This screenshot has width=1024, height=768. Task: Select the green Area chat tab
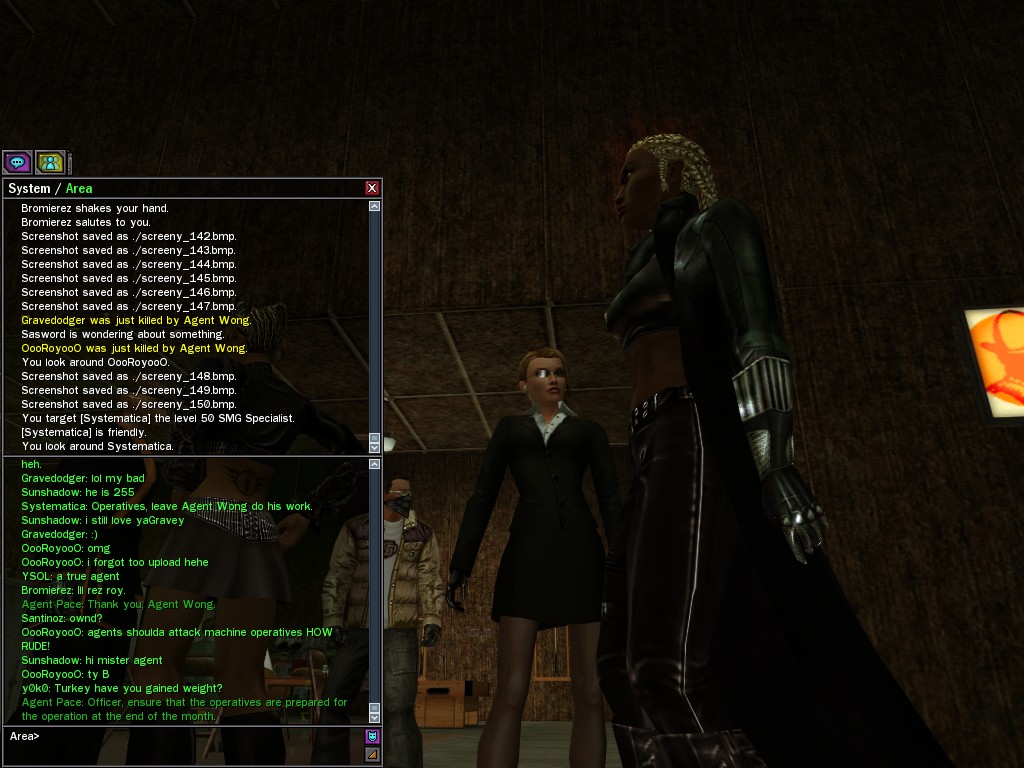79,189
